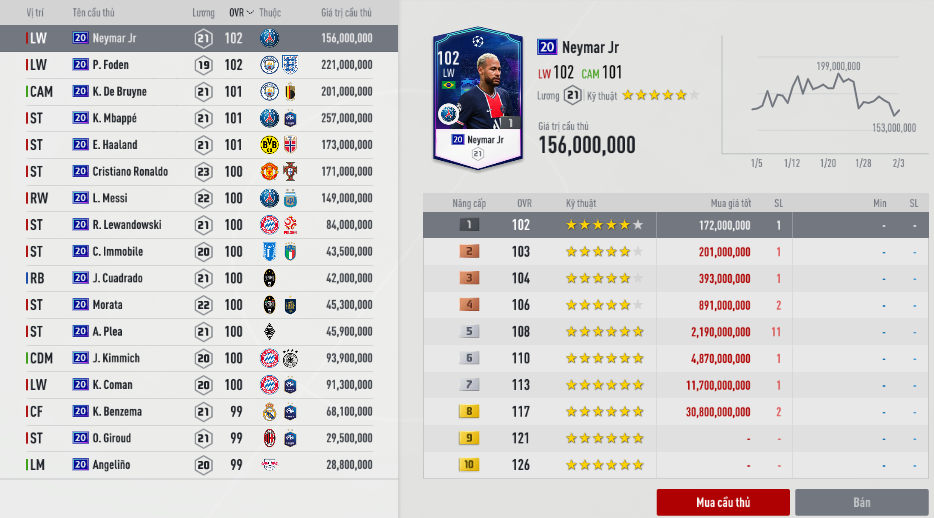Select the J. Kimmich row

tap(200, 358)
